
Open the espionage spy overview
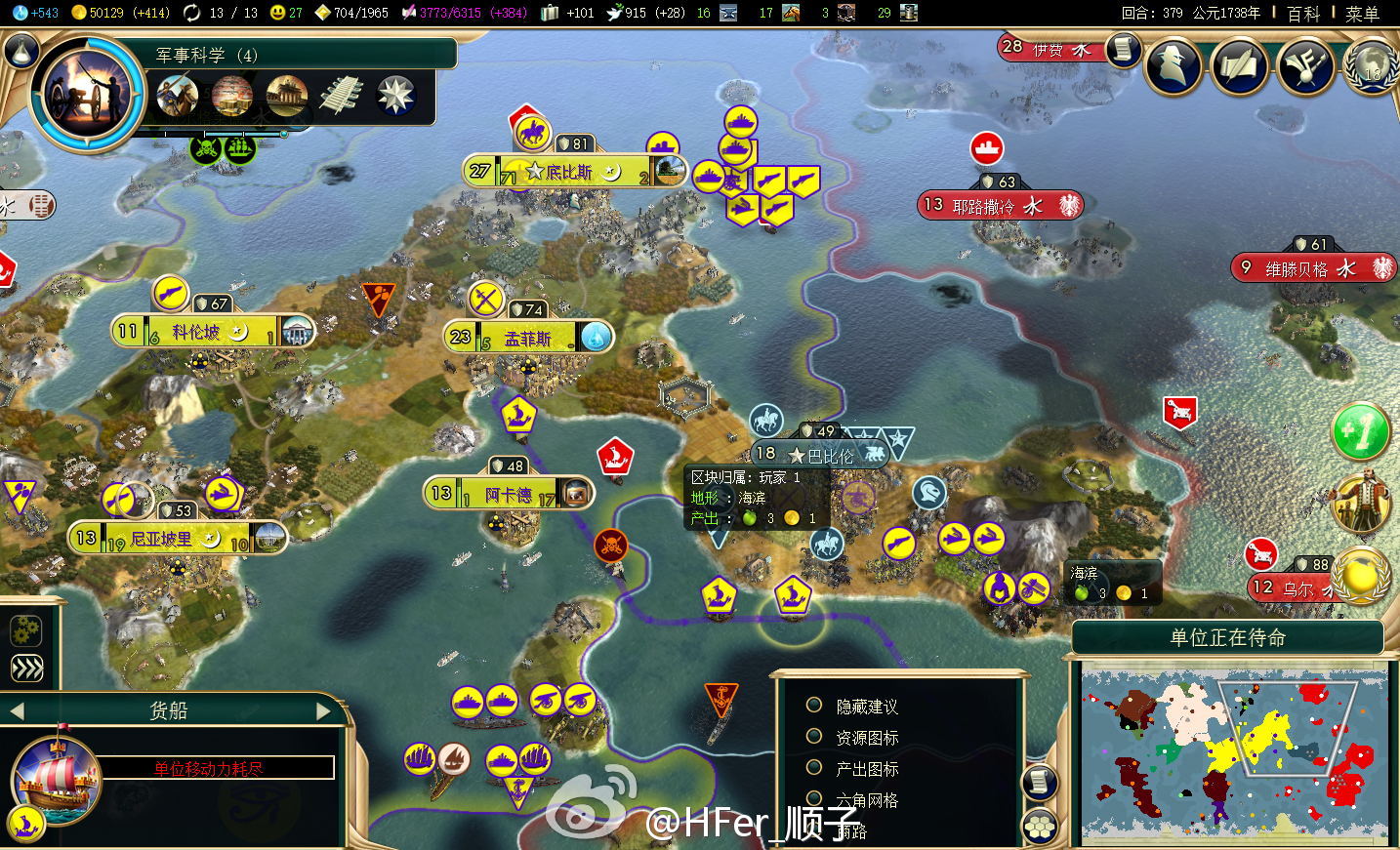[x=1174, y=66]
